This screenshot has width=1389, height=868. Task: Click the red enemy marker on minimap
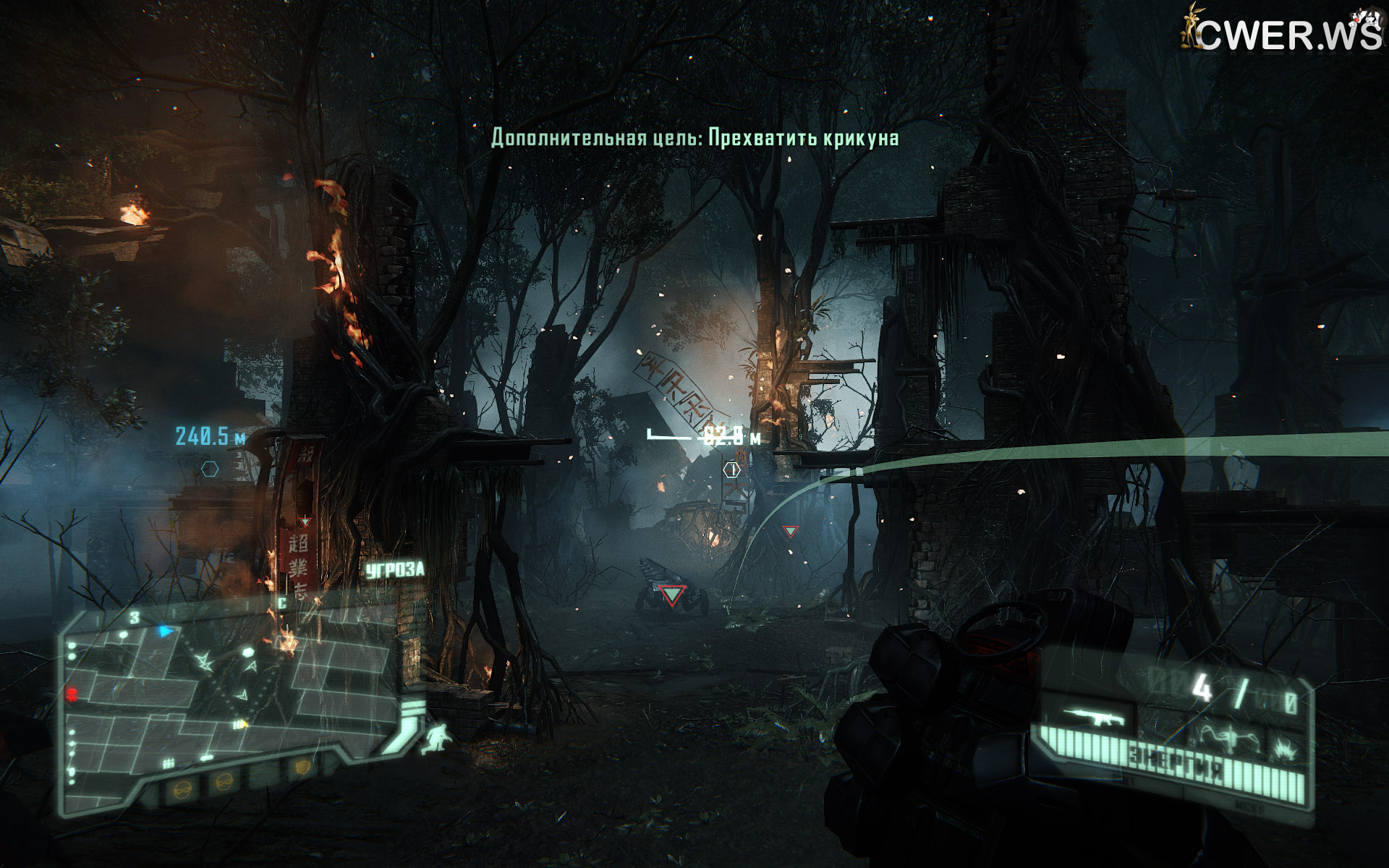click(72, 694)
